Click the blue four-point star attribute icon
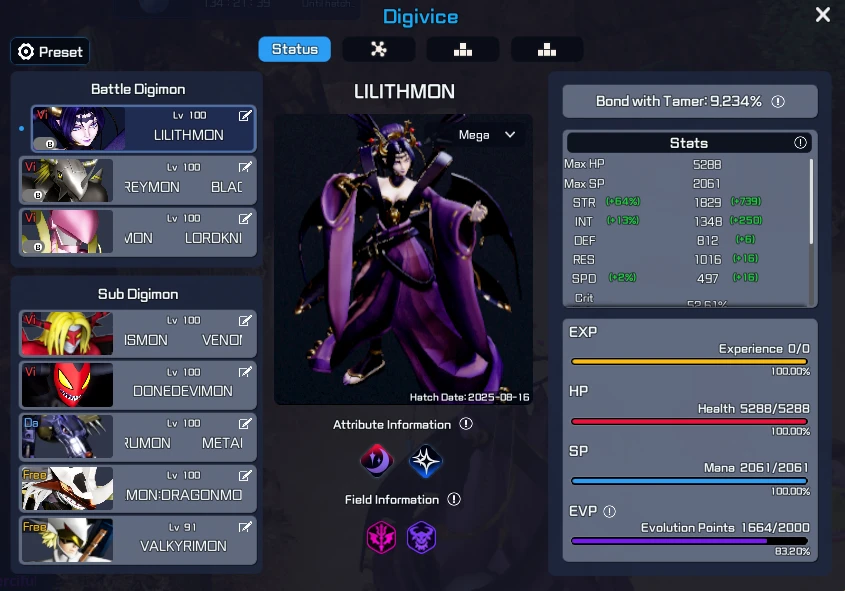The height and width of the screenshot is (591, 845). pos(425,461)
